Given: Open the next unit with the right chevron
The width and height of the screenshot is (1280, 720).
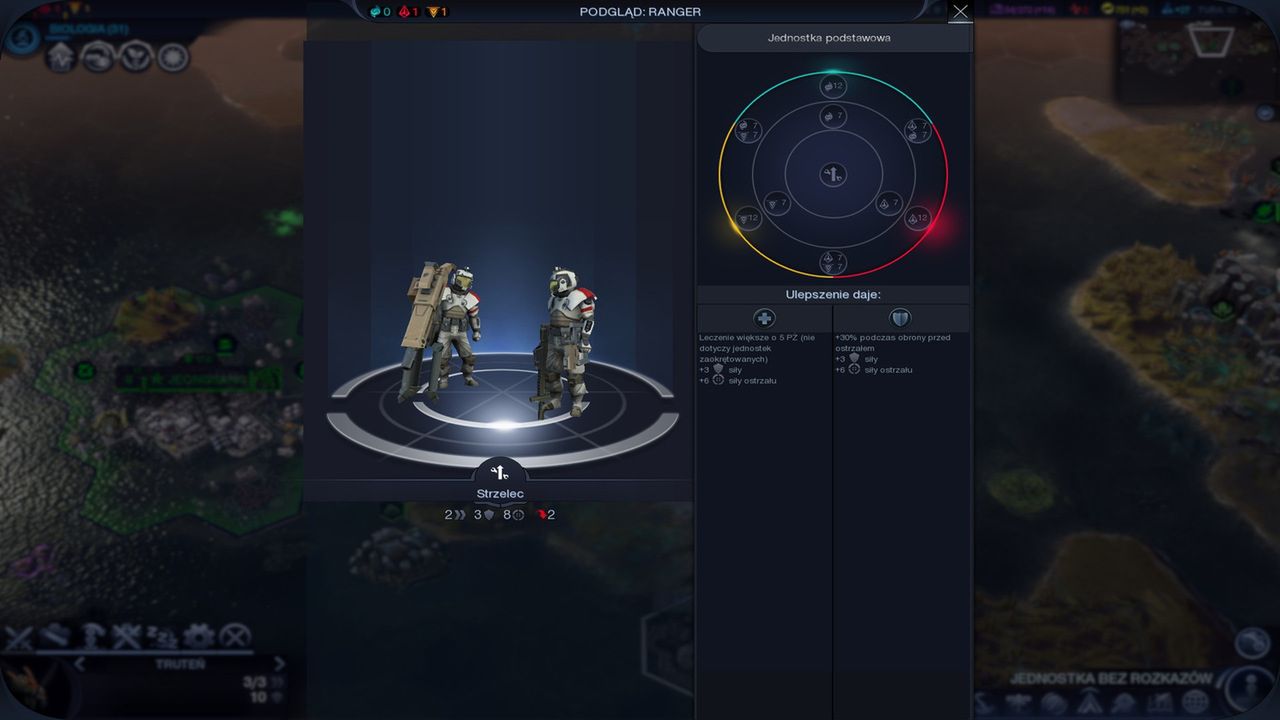Looking at the screenshot, I should tap(280, 663).
